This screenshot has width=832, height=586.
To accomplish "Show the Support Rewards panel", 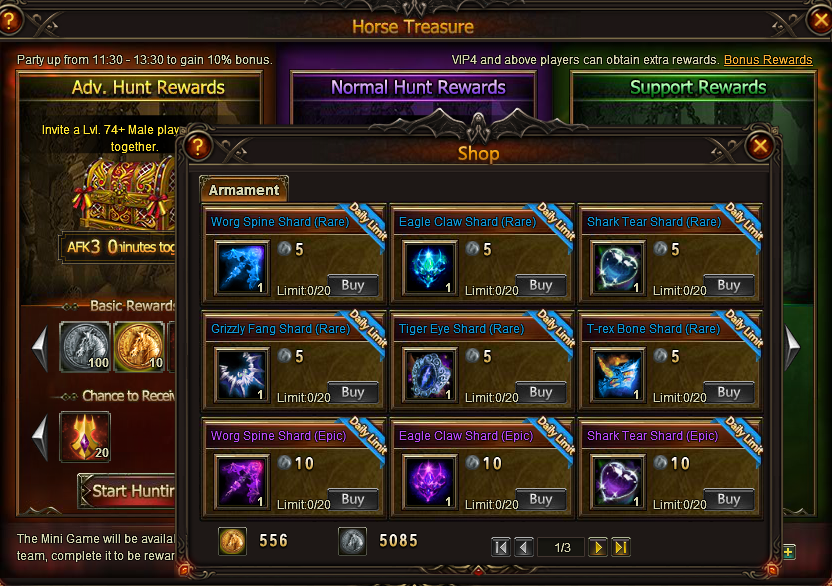I will [x=698, y=88].
